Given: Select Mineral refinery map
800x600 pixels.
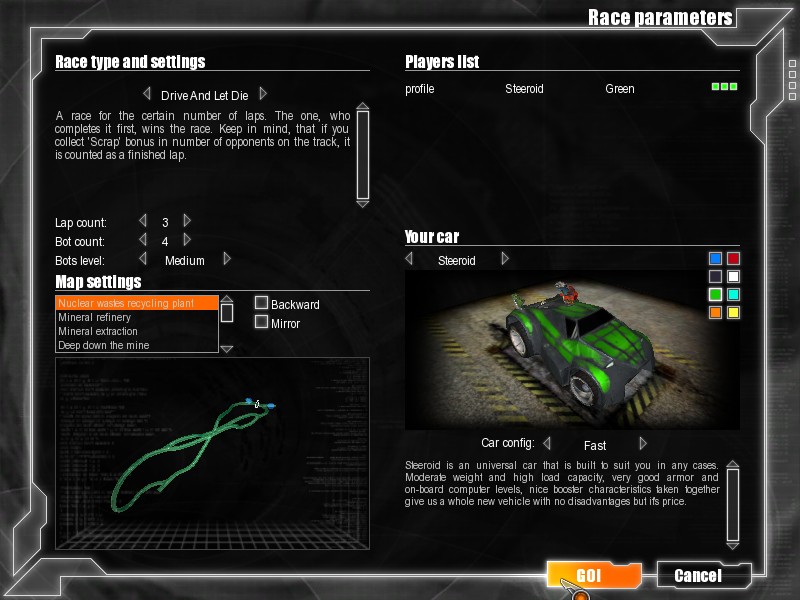Looking at the screenshot, I should coord(137,317).
